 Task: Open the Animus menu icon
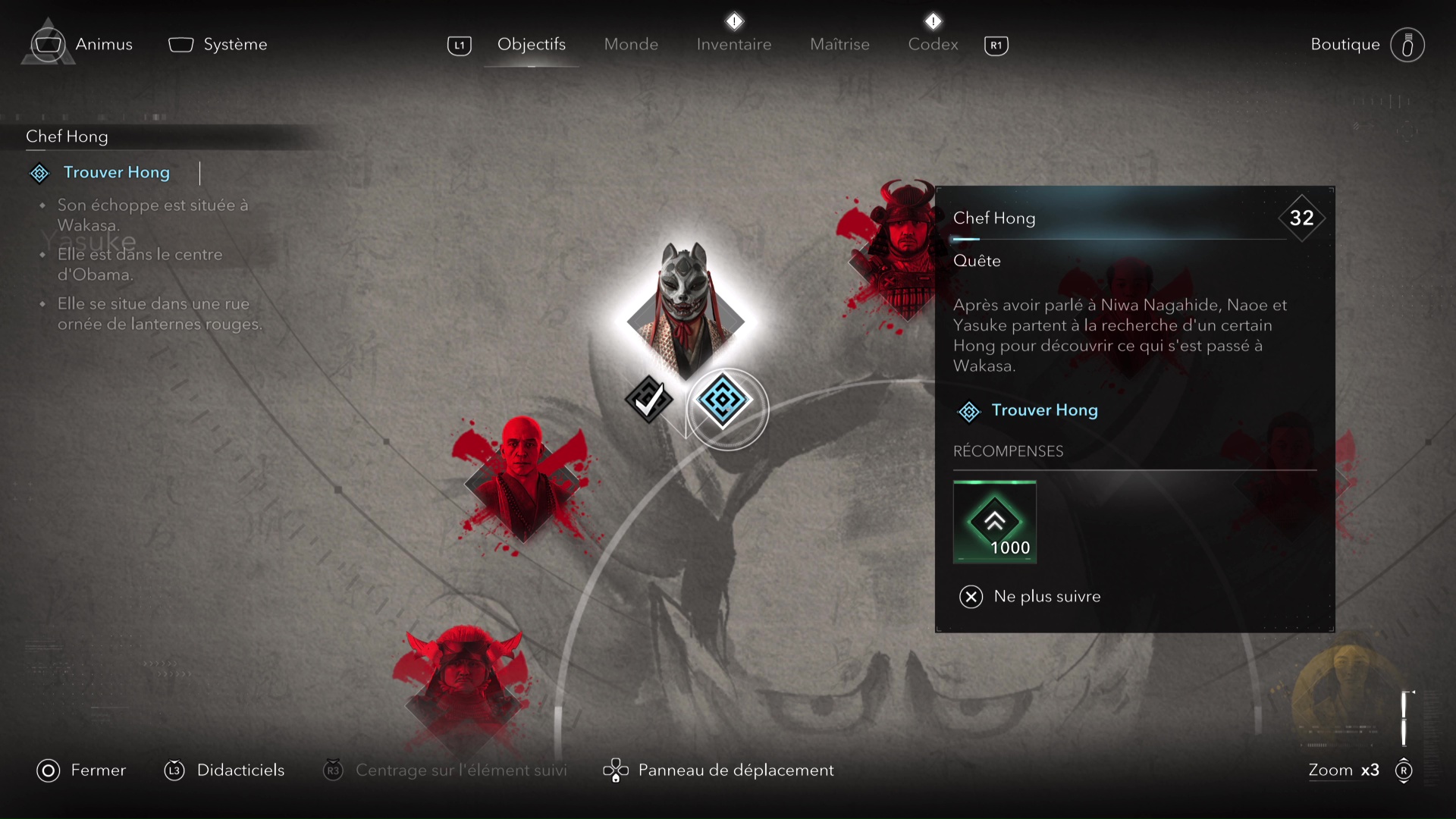tap(47, 43)
